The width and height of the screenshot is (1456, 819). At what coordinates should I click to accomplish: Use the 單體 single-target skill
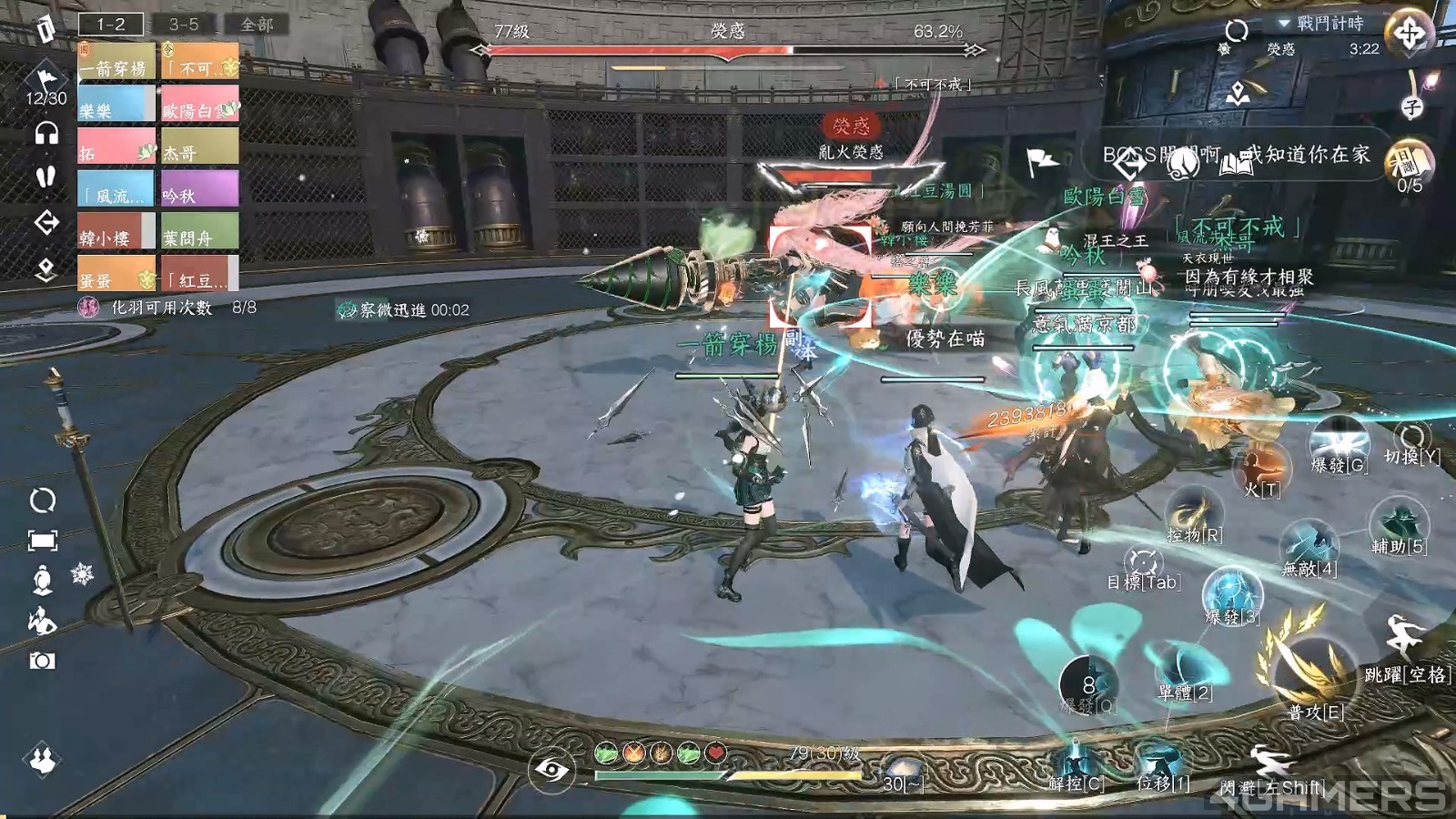(x=1183, y=669)
